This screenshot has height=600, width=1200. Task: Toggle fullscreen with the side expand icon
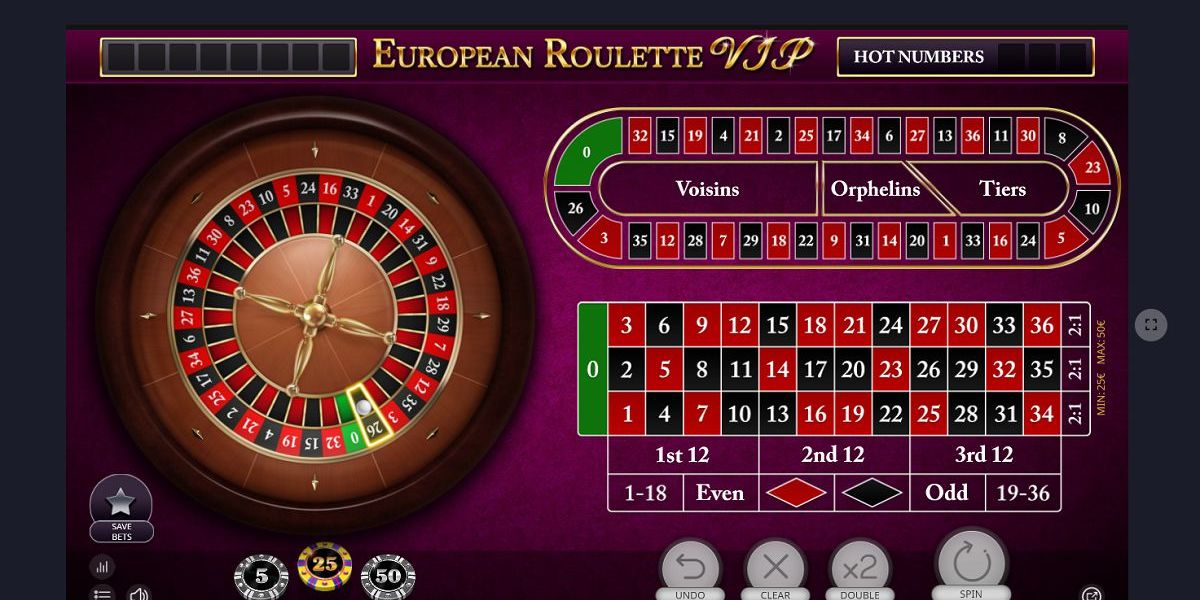click(x=1151, y=325)
